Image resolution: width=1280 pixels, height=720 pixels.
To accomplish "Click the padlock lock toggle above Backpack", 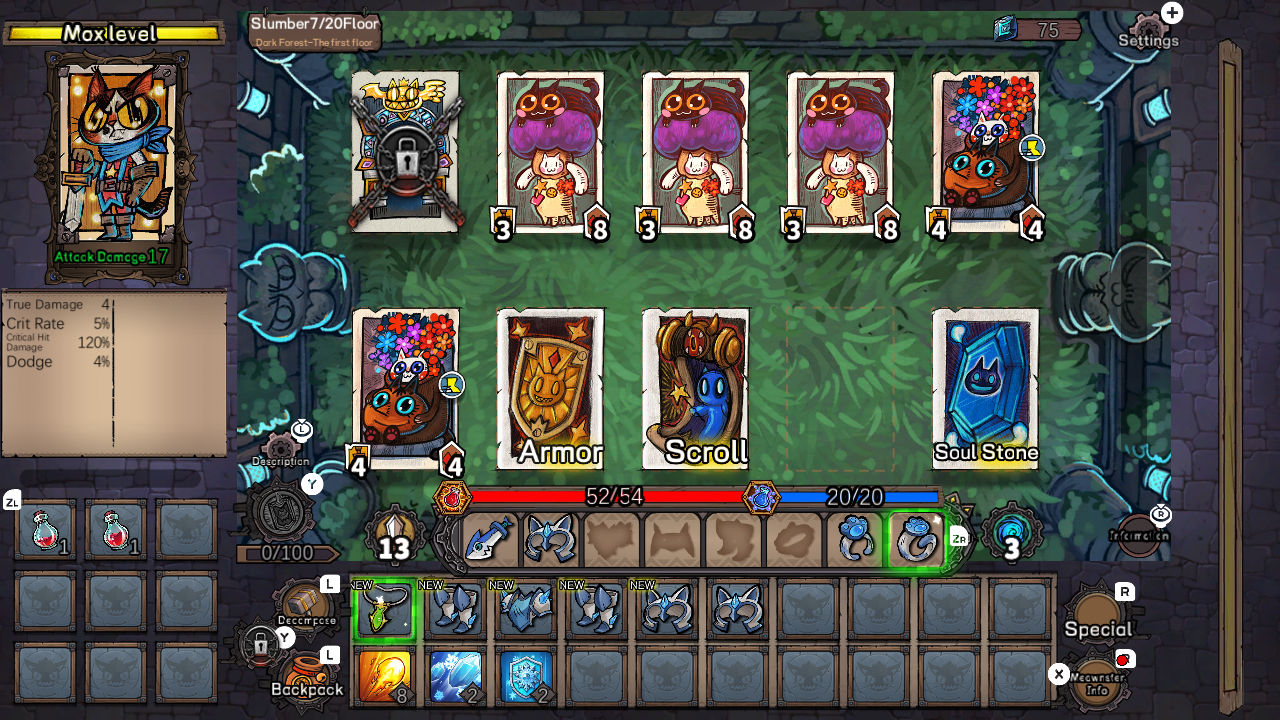I will [260, 645].
